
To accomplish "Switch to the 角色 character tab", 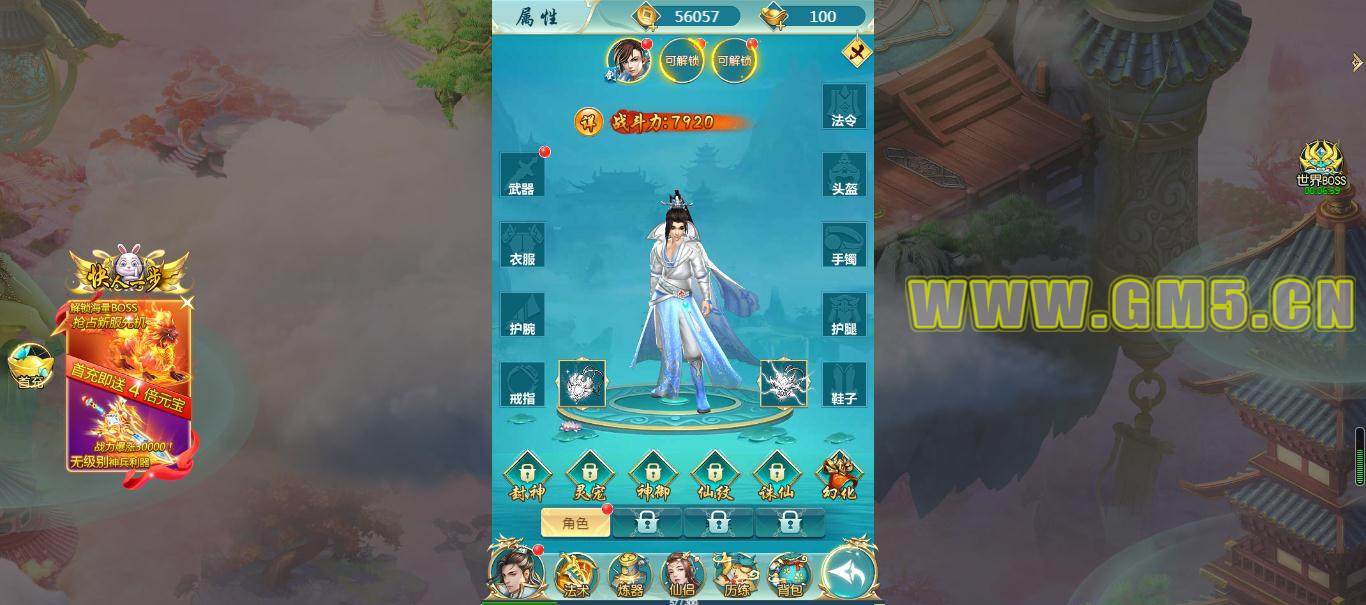I will coord(575,522).
